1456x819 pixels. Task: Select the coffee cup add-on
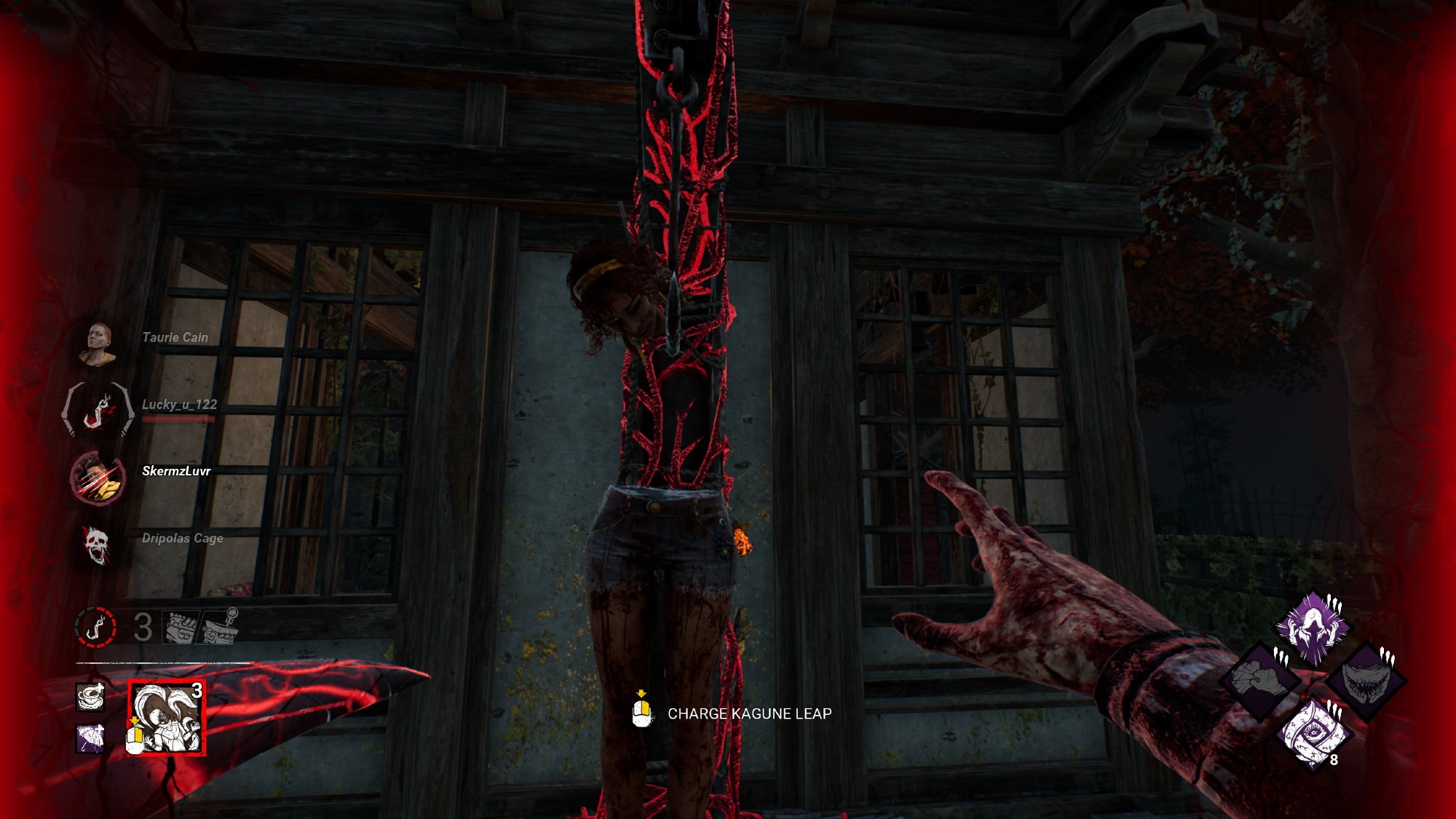90,697
